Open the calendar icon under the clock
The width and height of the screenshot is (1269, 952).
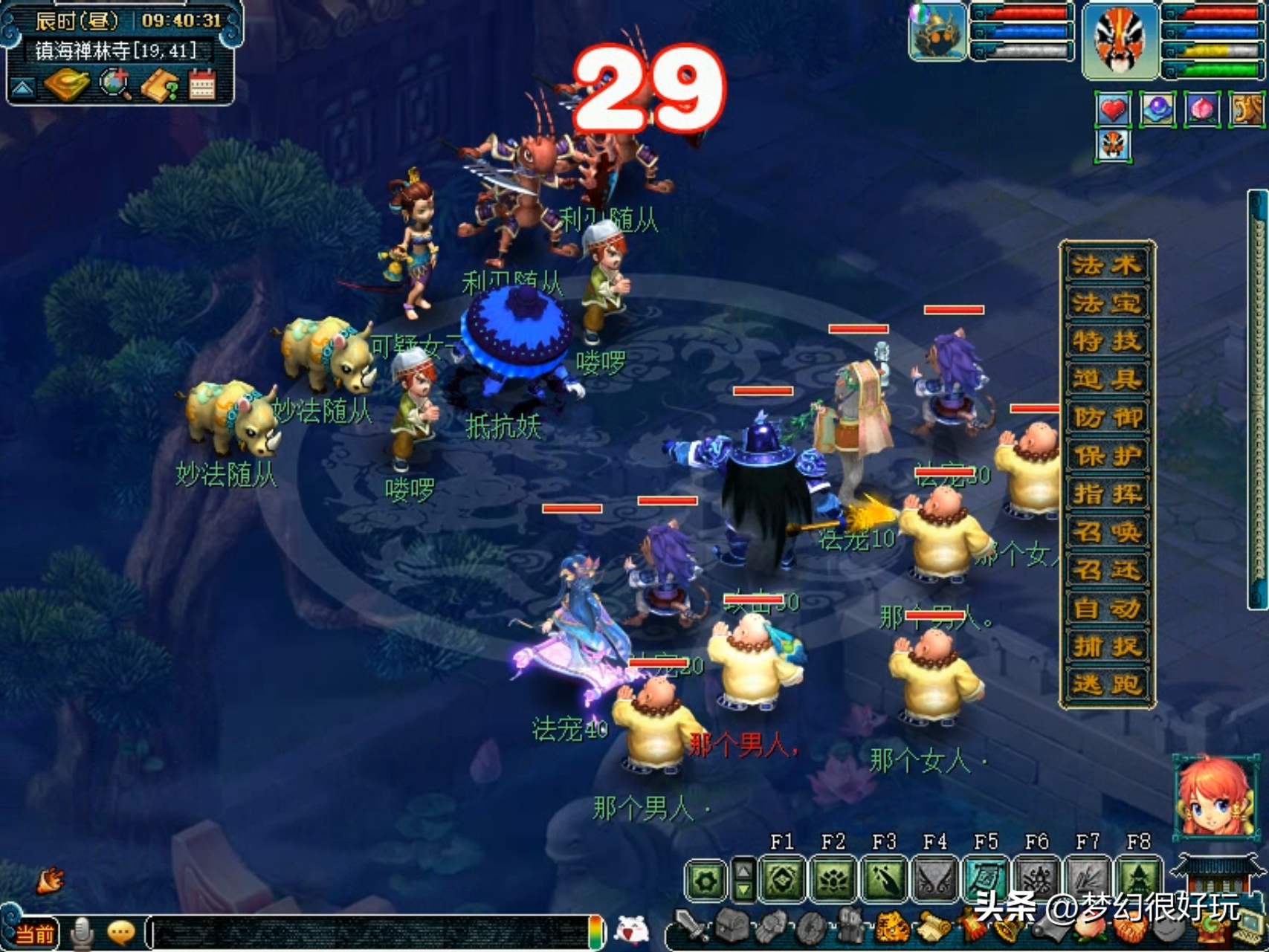[201, 85]
